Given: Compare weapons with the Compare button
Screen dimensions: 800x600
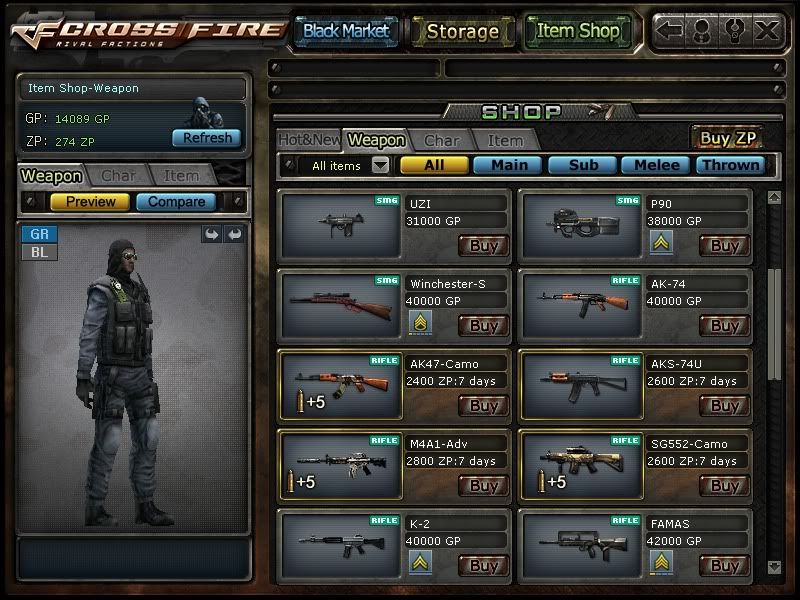Looking at the screenshot, I should 176,202.
